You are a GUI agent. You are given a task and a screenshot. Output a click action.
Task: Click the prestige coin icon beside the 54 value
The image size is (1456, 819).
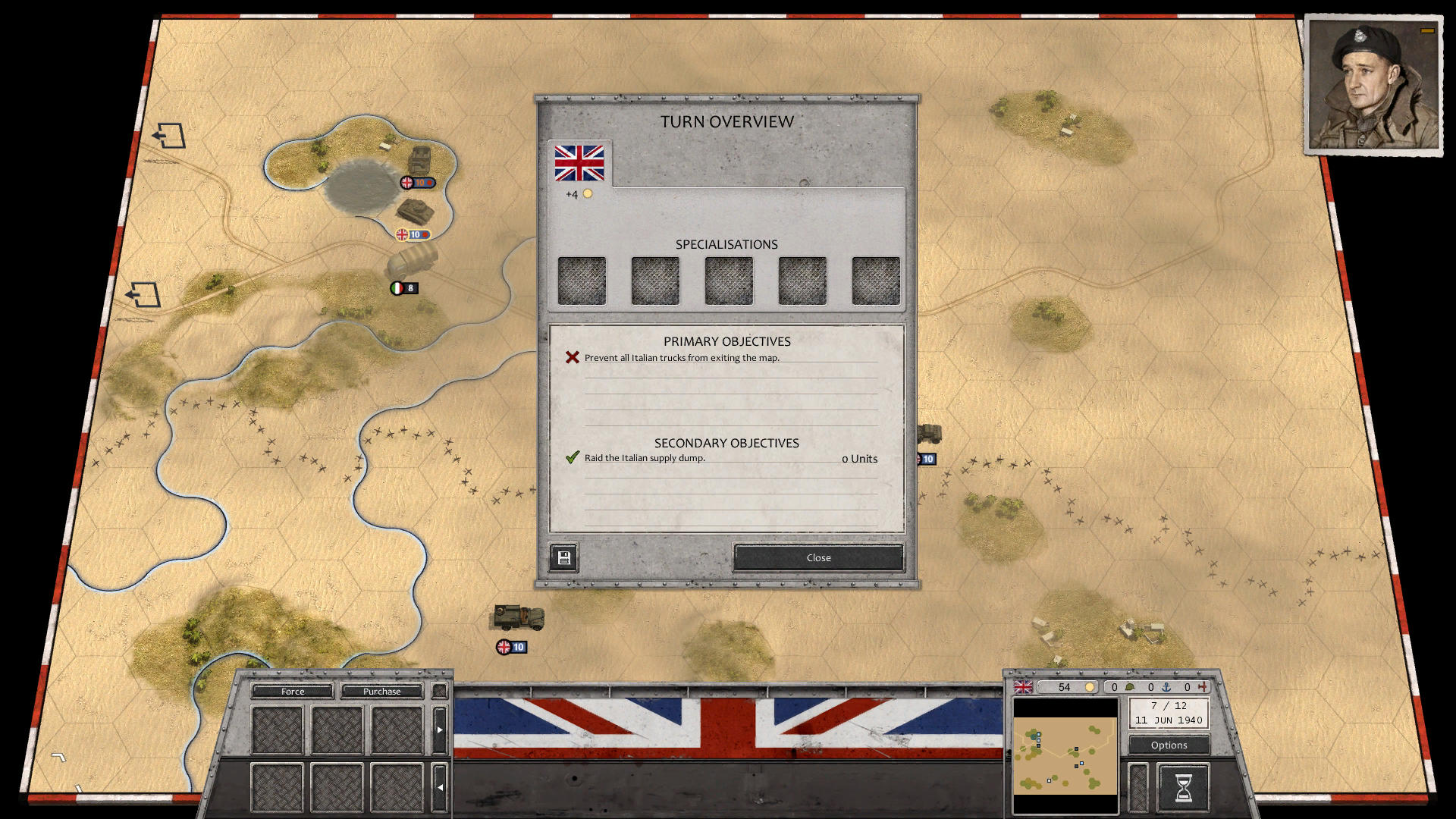(1090, 687)
